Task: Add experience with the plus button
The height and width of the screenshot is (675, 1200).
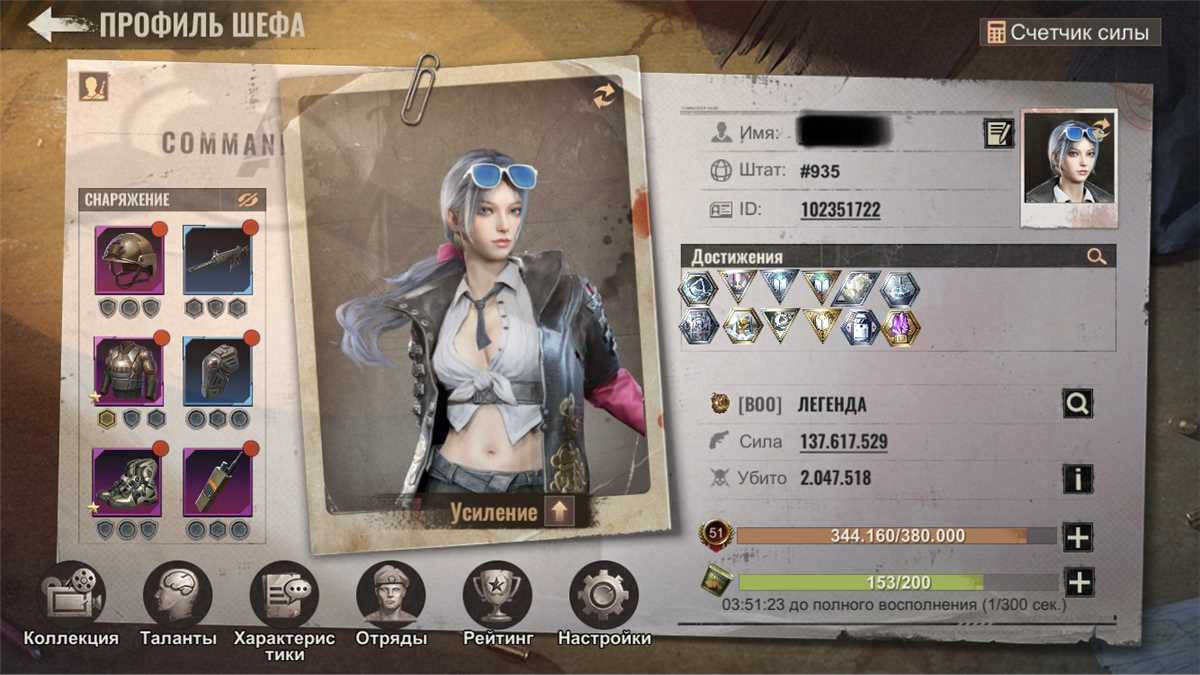Action: (1077, 537)
